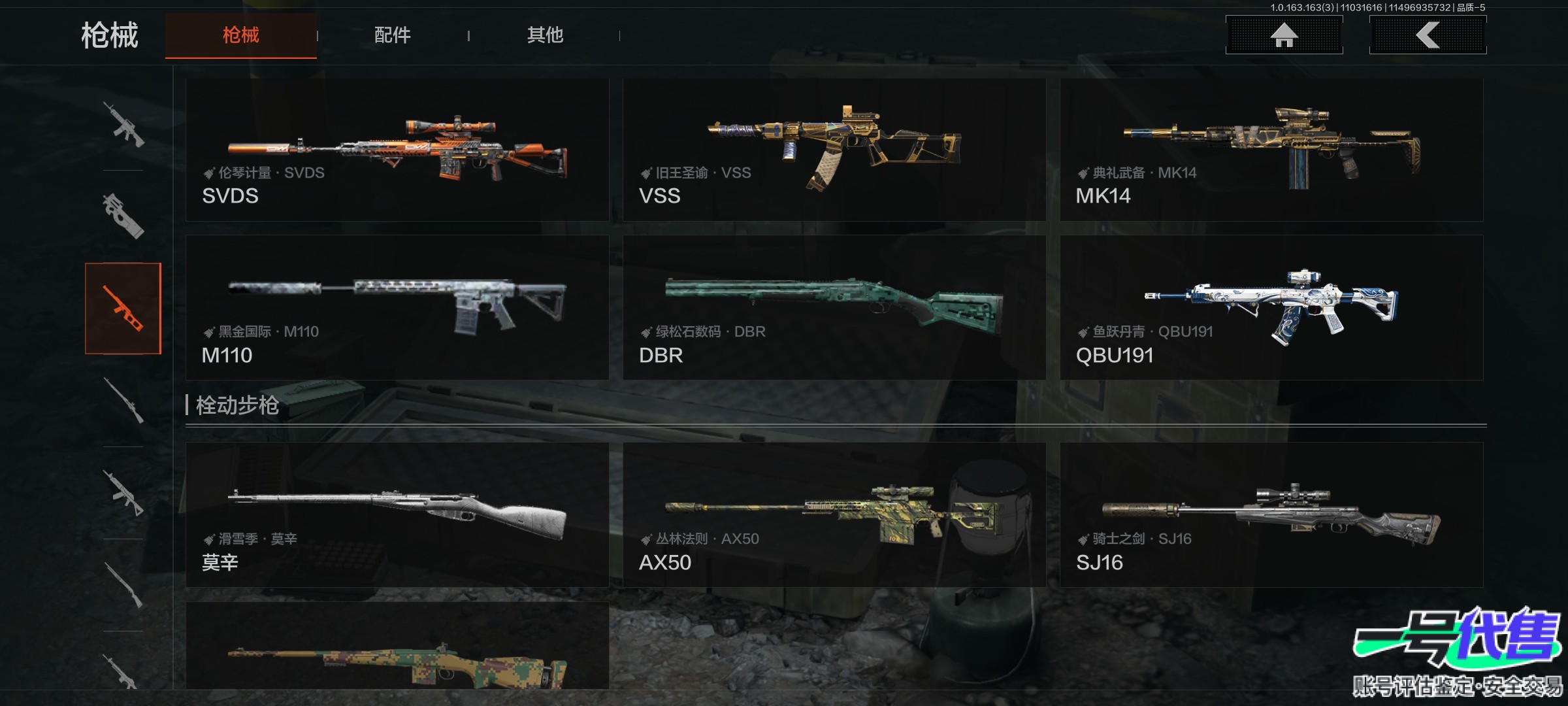Image resolution: width=1568 pixels, height=706 pixels.
Task: Click the back arrow button
Action: point(1428,35)
